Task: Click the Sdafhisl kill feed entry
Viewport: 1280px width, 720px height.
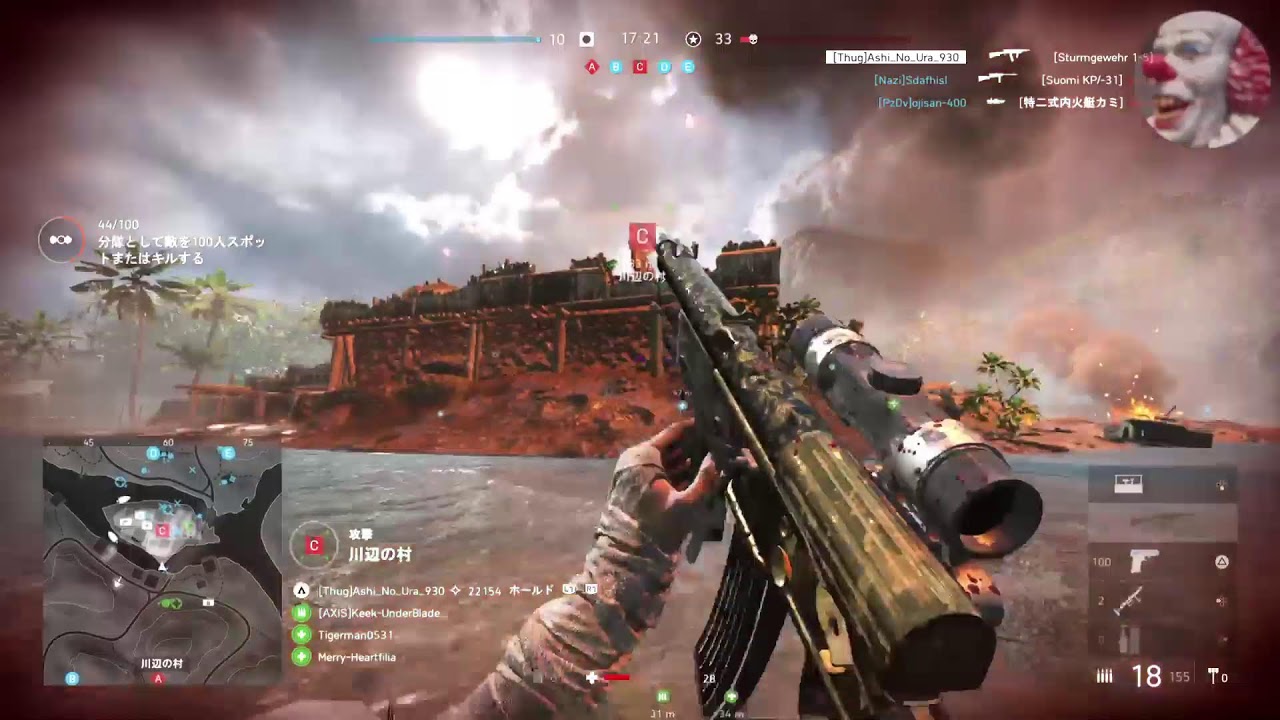Action: coord(910,80)
